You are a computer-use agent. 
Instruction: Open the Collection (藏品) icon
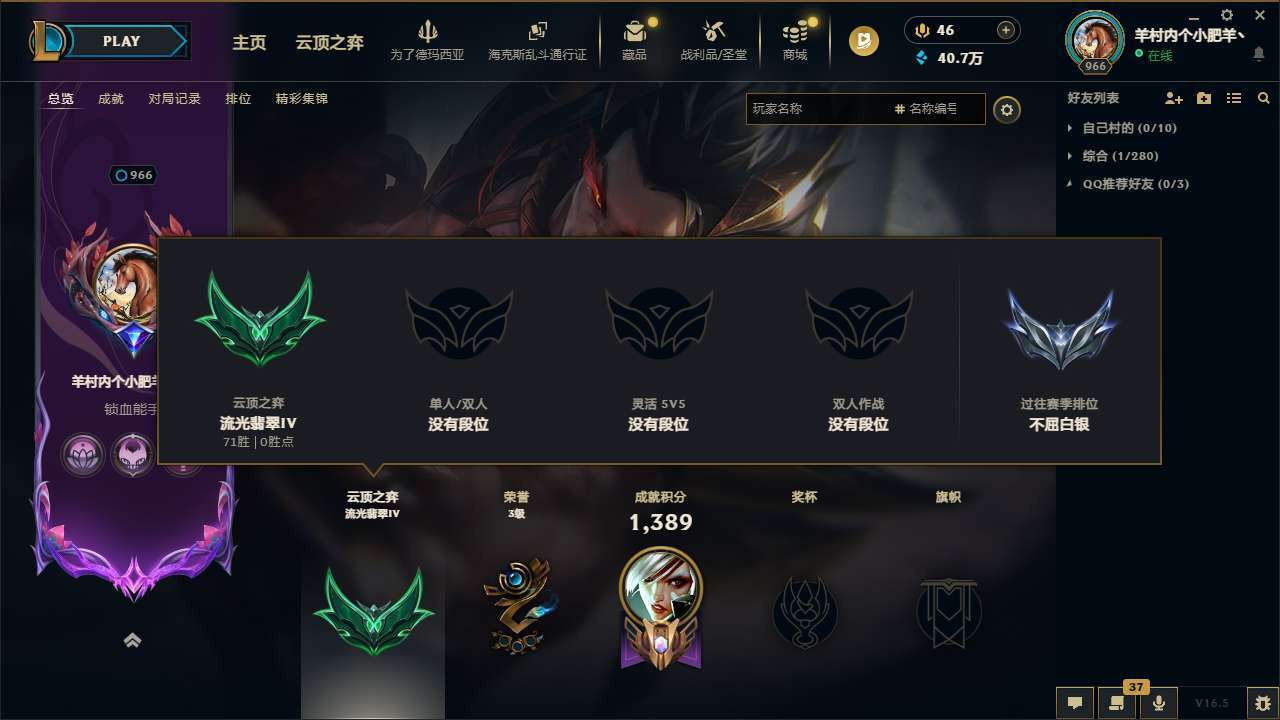coord(636,40)
